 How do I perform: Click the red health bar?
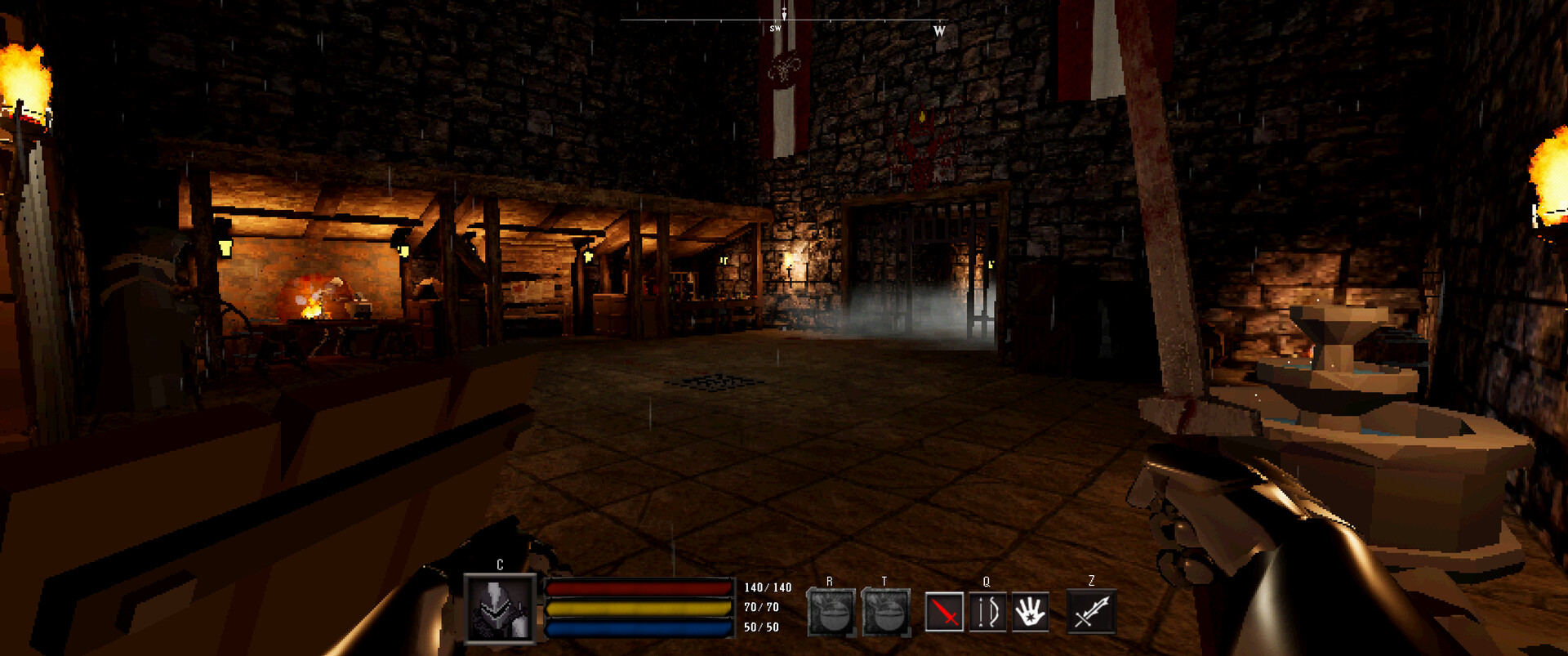tap(639, 587)
